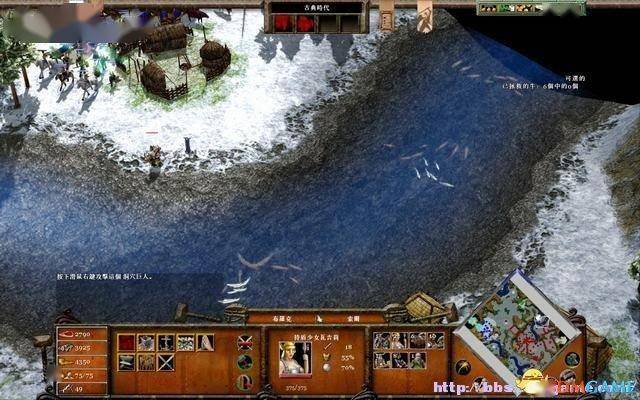Choose the white hooded figure command icon
This screenshot has height=400, width=640.
tap(204, 343)
